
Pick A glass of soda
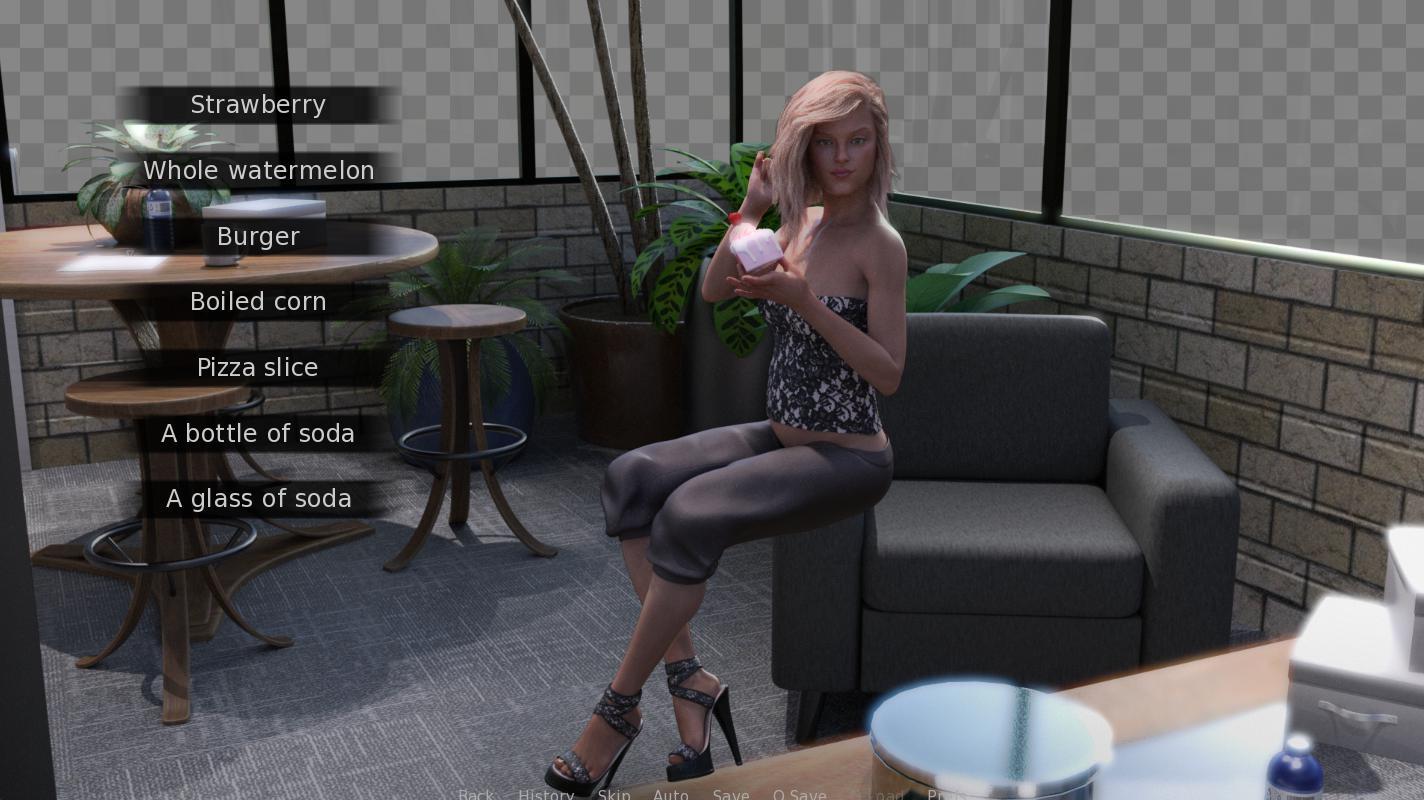pyautogui.click(x=258, y=499)
